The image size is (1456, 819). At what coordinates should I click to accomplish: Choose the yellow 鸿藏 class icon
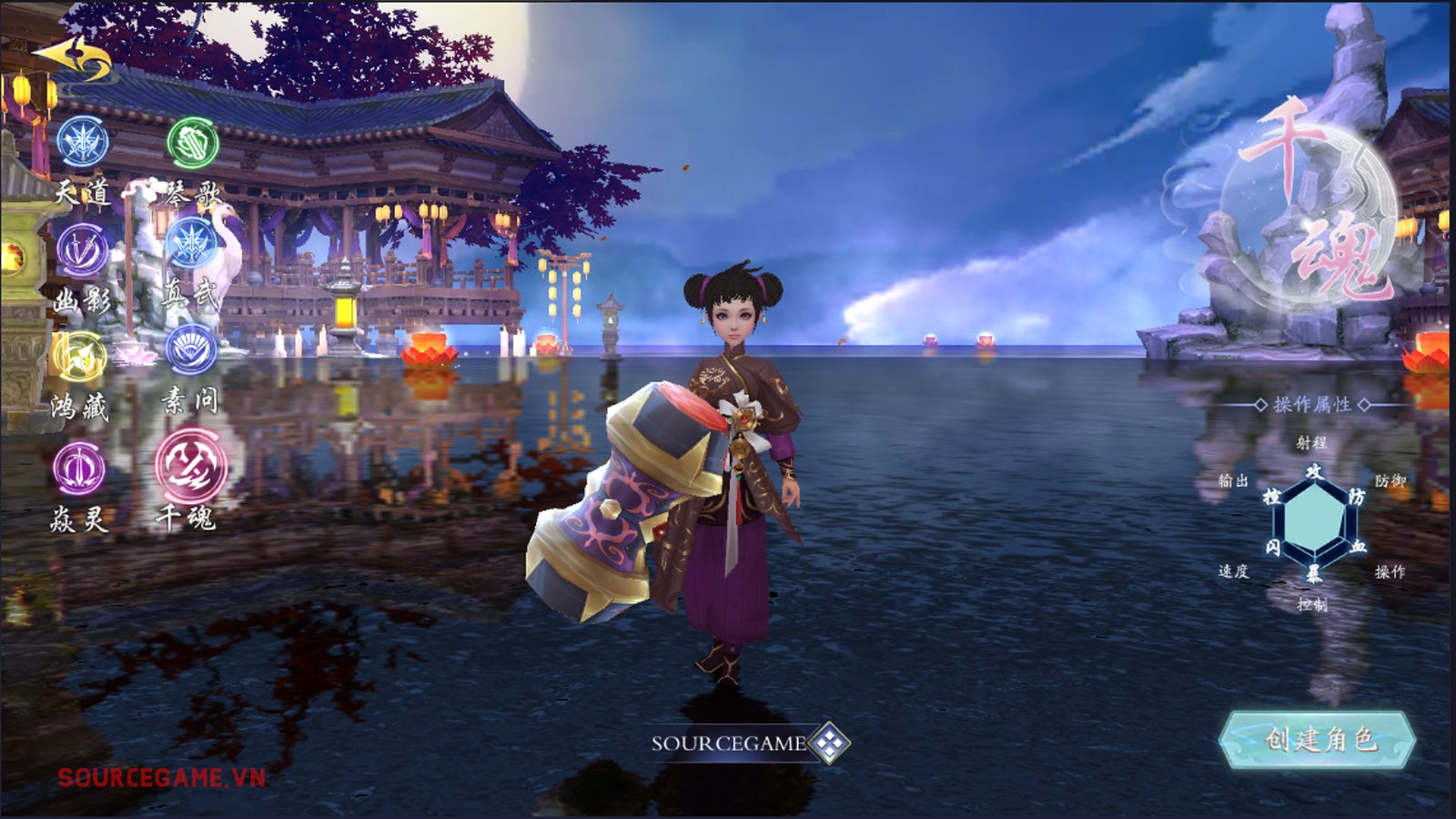tap(80, 358)
